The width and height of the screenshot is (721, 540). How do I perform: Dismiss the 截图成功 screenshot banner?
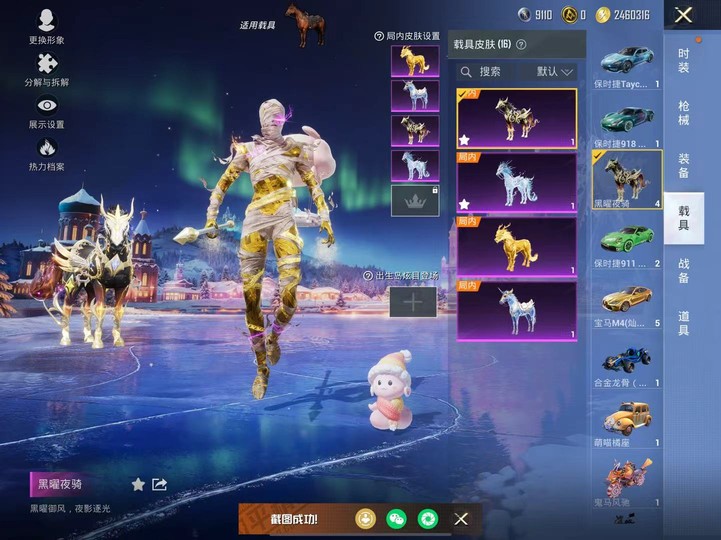pos(461,519)
